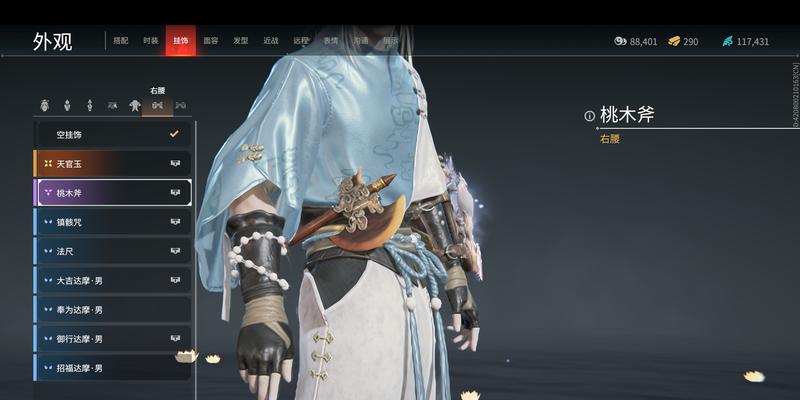Switch to the 搭配 tab

[x=121, y=41]
